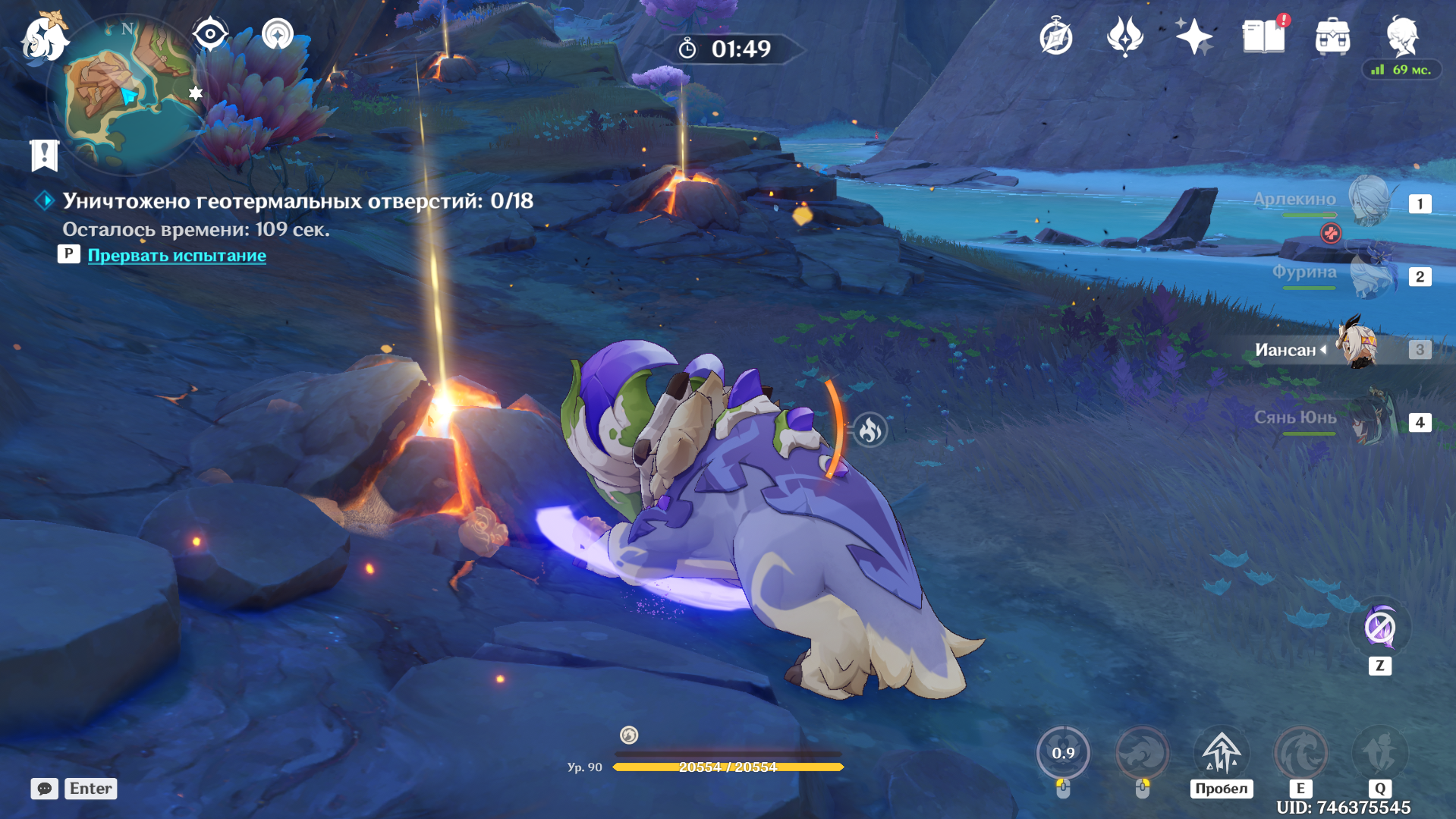This screenshot has width=1456, height=819.
Task: Use the gadget icon above Z
Action: pyautogui.click(x=1379, y=628)
